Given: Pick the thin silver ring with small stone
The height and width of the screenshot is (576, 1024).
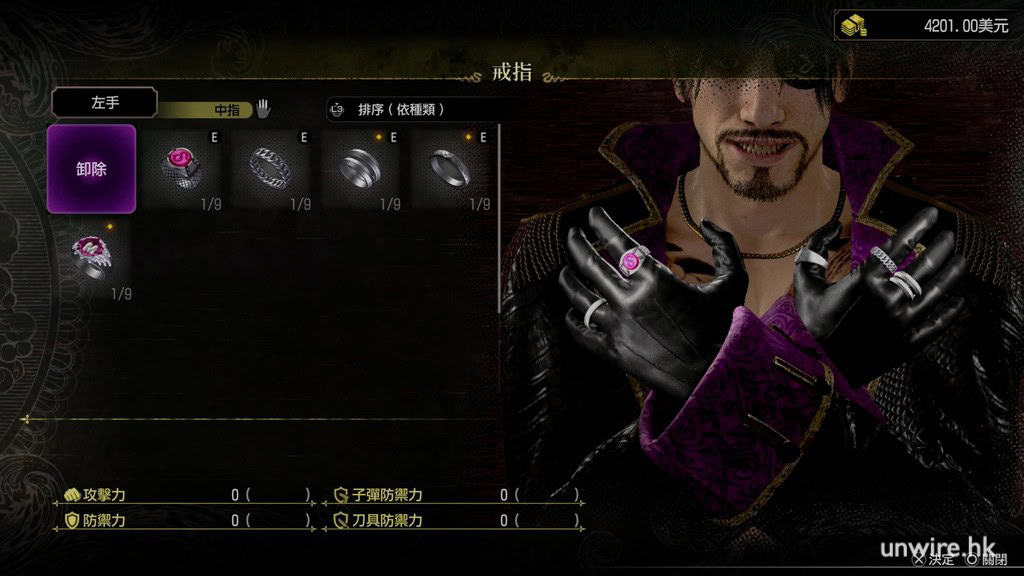Looking at the screenshot, I should [450, 169].
